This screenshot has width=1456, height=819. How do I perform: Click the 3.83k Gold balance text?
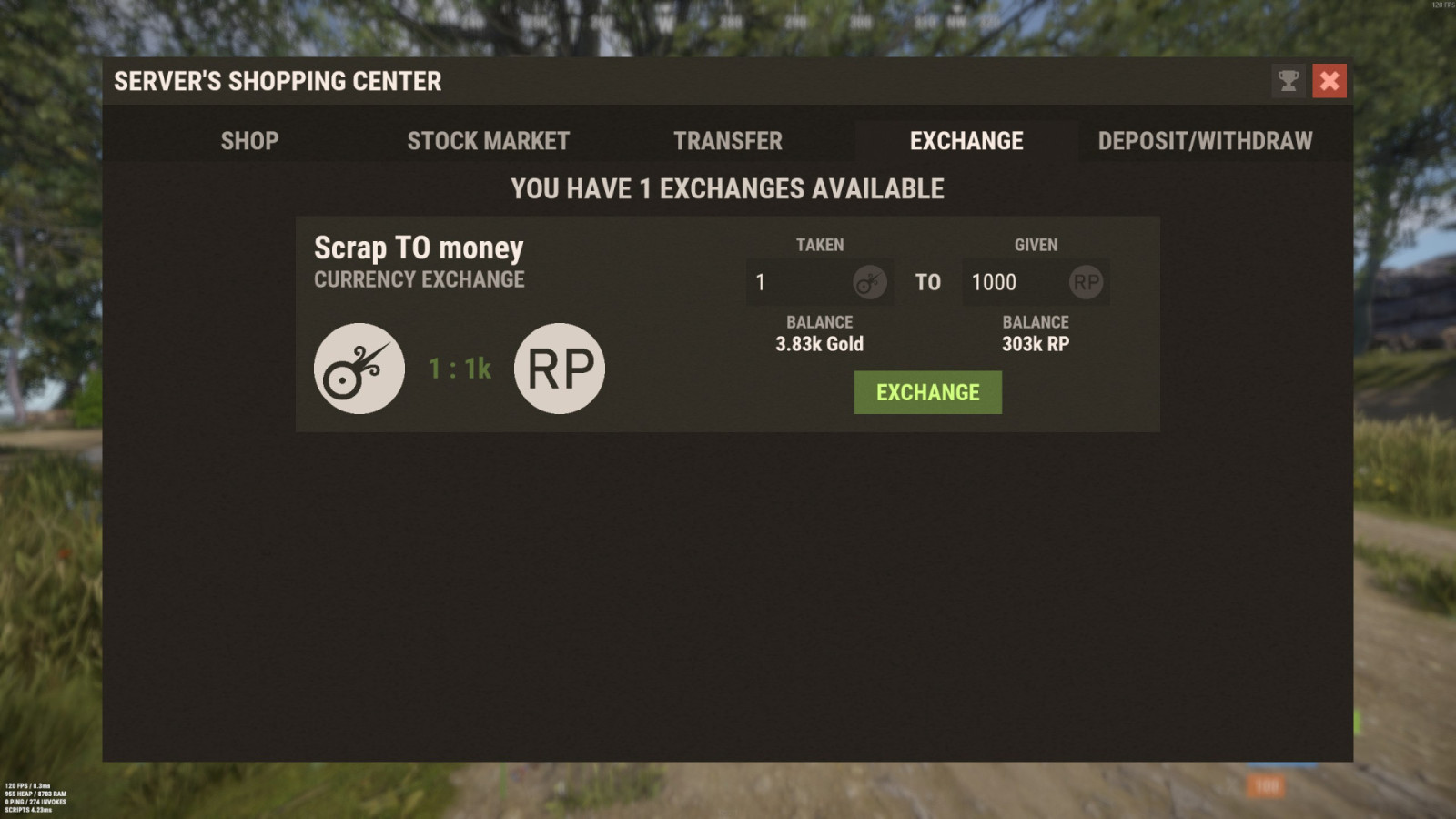coord(819,344)
